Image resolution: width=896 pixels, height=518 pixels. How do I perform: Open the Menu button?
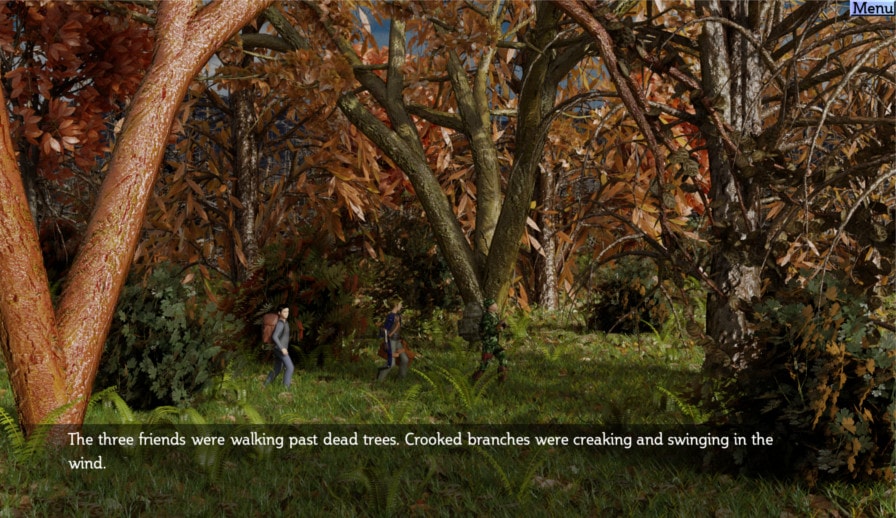point(872,8)
